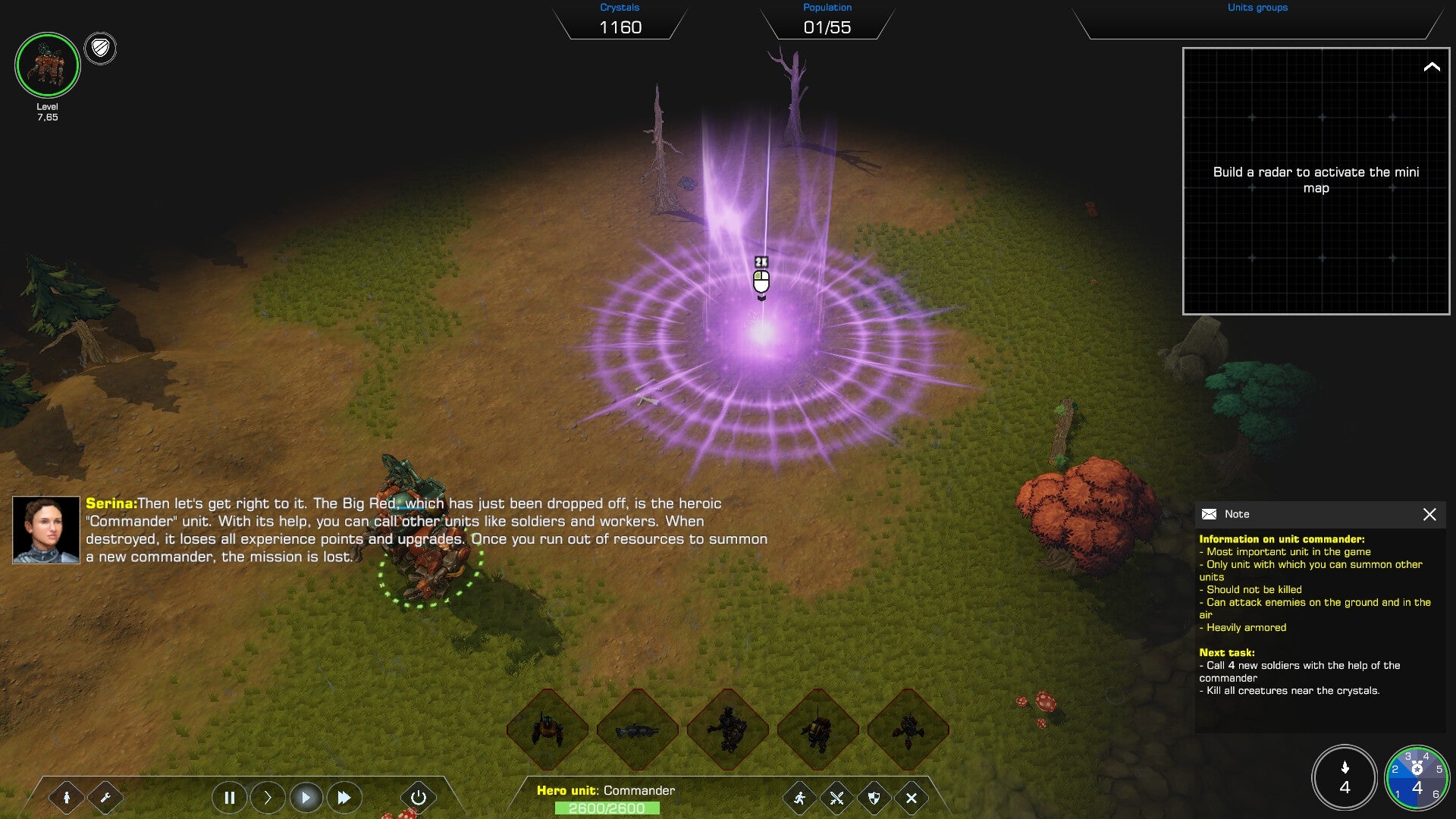Click the stop command X icon
The image size is (1456, 819).
(911, 798)
